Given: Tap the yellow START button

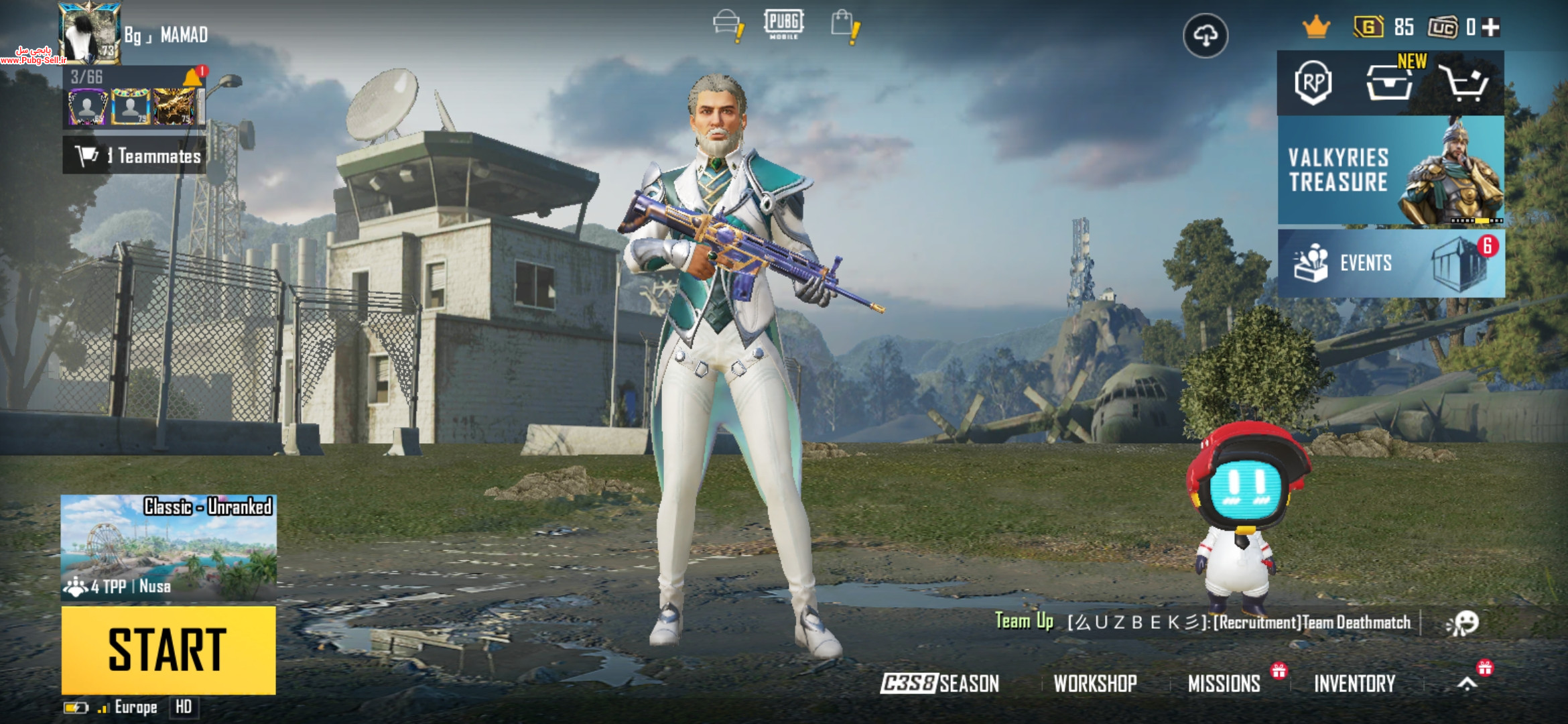Looking at the screenshot, I should (x=168, y=650).
